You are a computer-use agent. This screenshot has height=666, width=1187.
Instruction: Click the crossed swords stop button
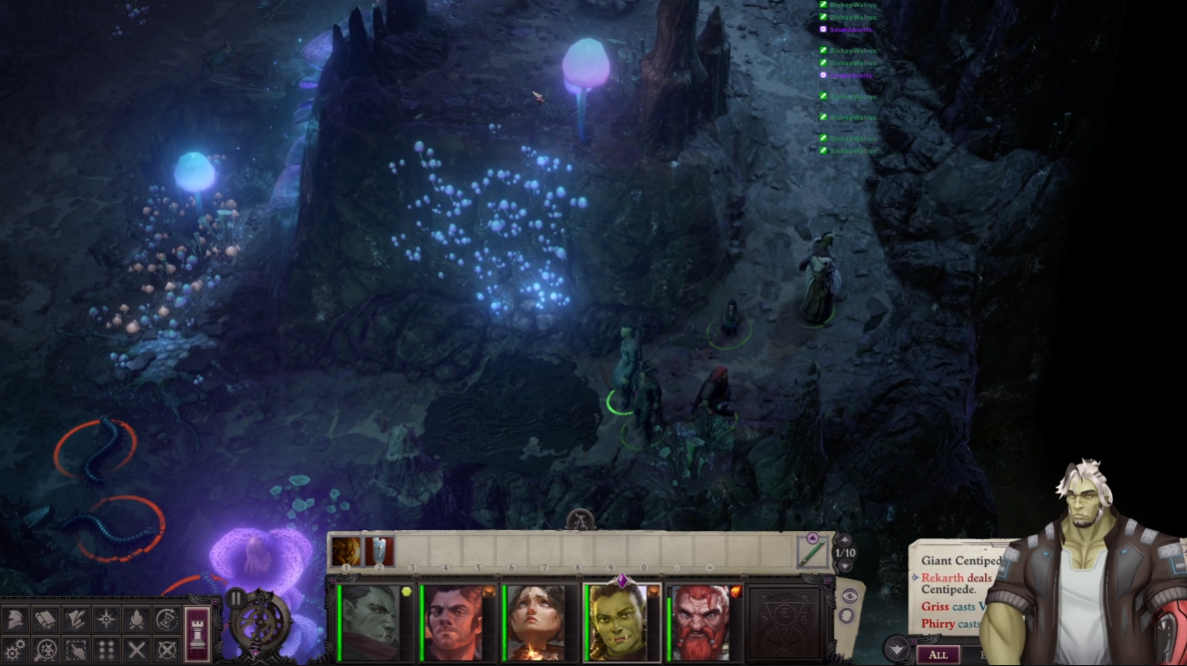click(x=137, y=650)
